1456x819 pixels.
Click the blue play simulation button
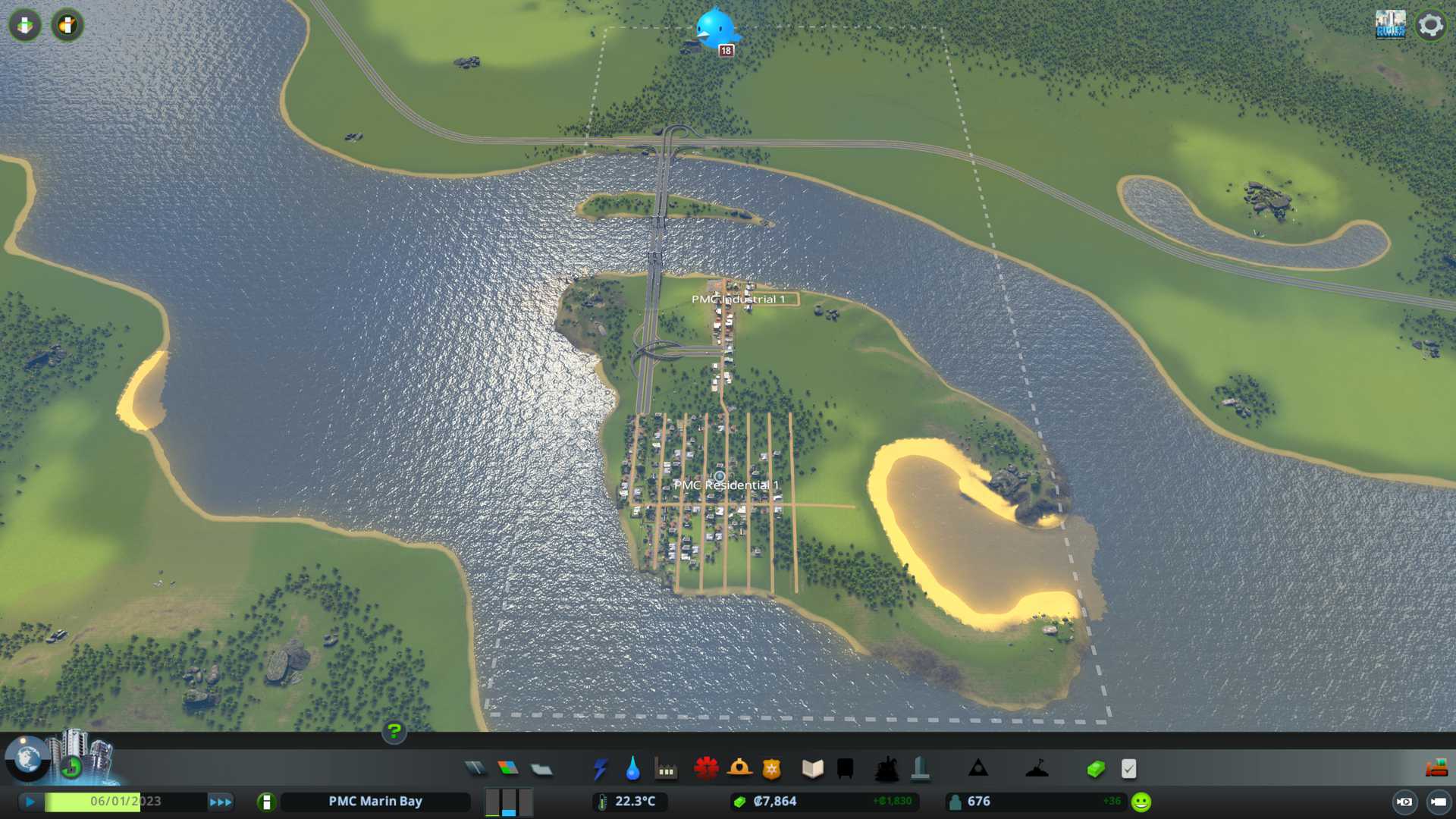click(30, 802)
